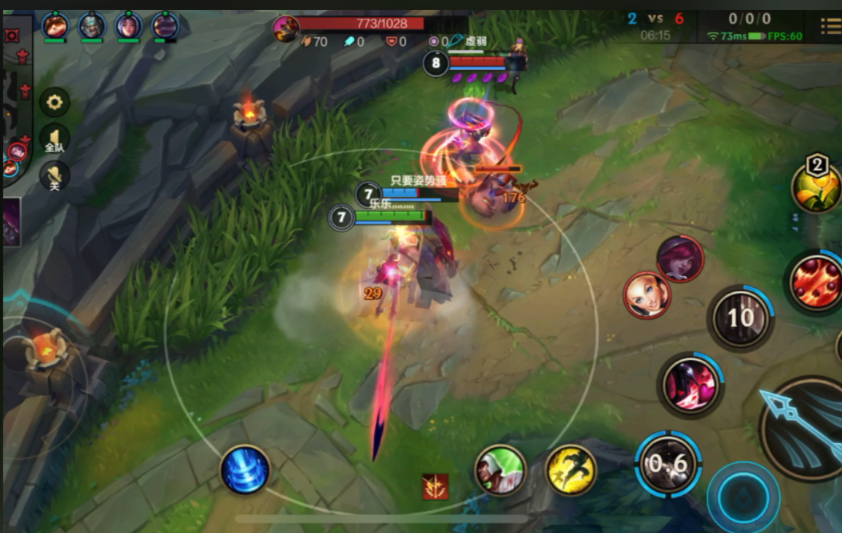The image size is (842, 533).
Task: Select the armored teammate portrait
Action: pyautogui.click(x=92, y=25)
